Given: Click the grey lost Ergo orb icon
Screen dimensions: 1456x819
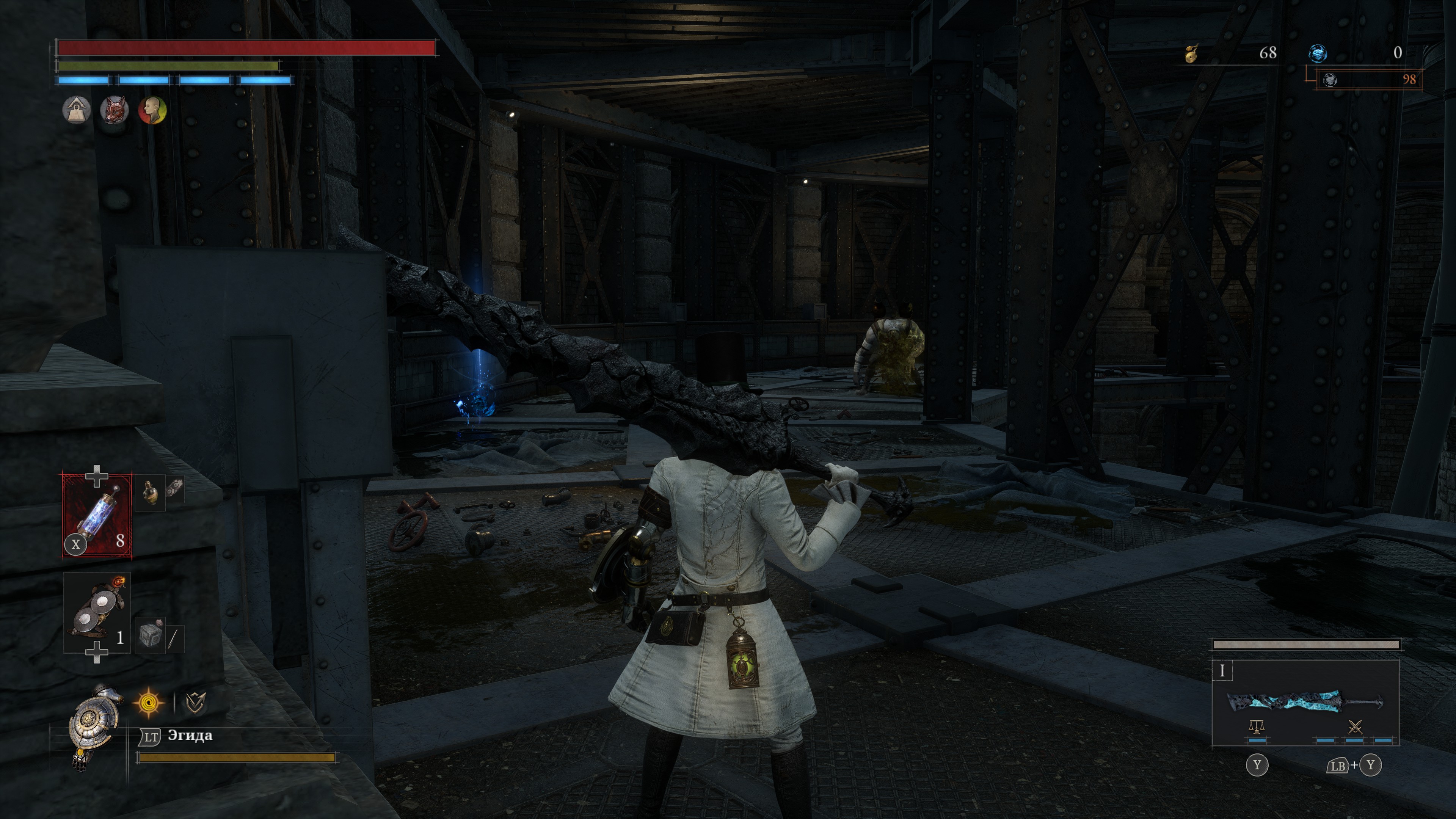Looking at the screenshot, I should pyautogui.click(x=1330, y=80).
